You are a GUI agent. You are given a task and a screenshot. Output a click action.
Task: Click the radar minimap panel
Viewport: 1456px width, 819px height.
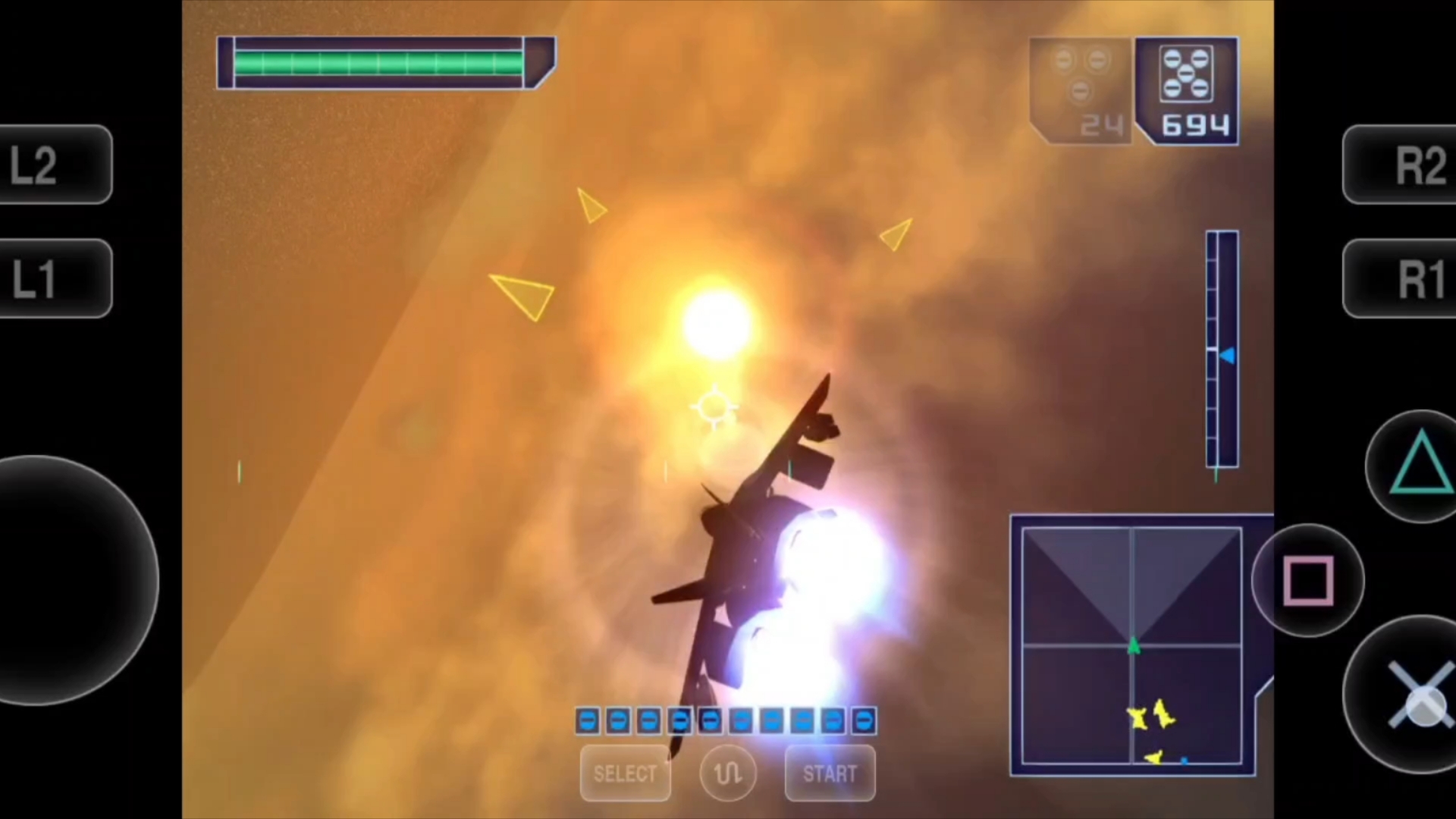tap(1131, 645)
